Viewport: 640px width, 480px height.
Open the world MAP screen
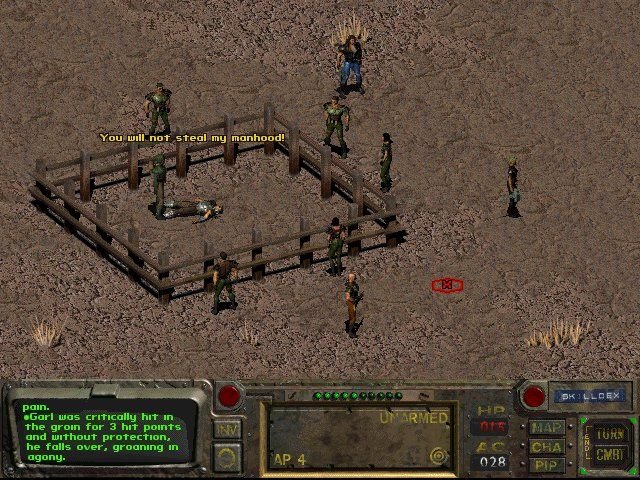(547, 427)
